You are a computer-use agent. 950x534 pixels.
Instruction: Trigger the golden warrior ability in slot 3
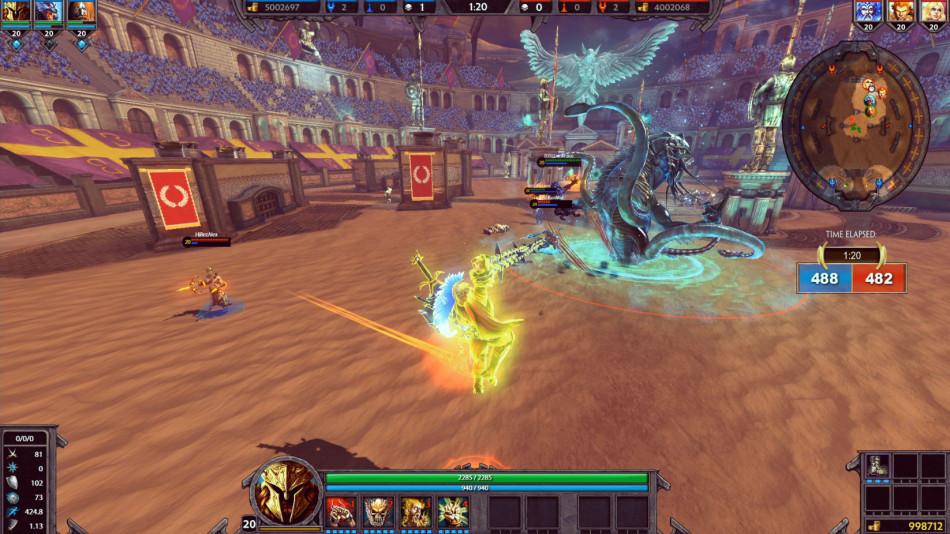tap(416, 511)
